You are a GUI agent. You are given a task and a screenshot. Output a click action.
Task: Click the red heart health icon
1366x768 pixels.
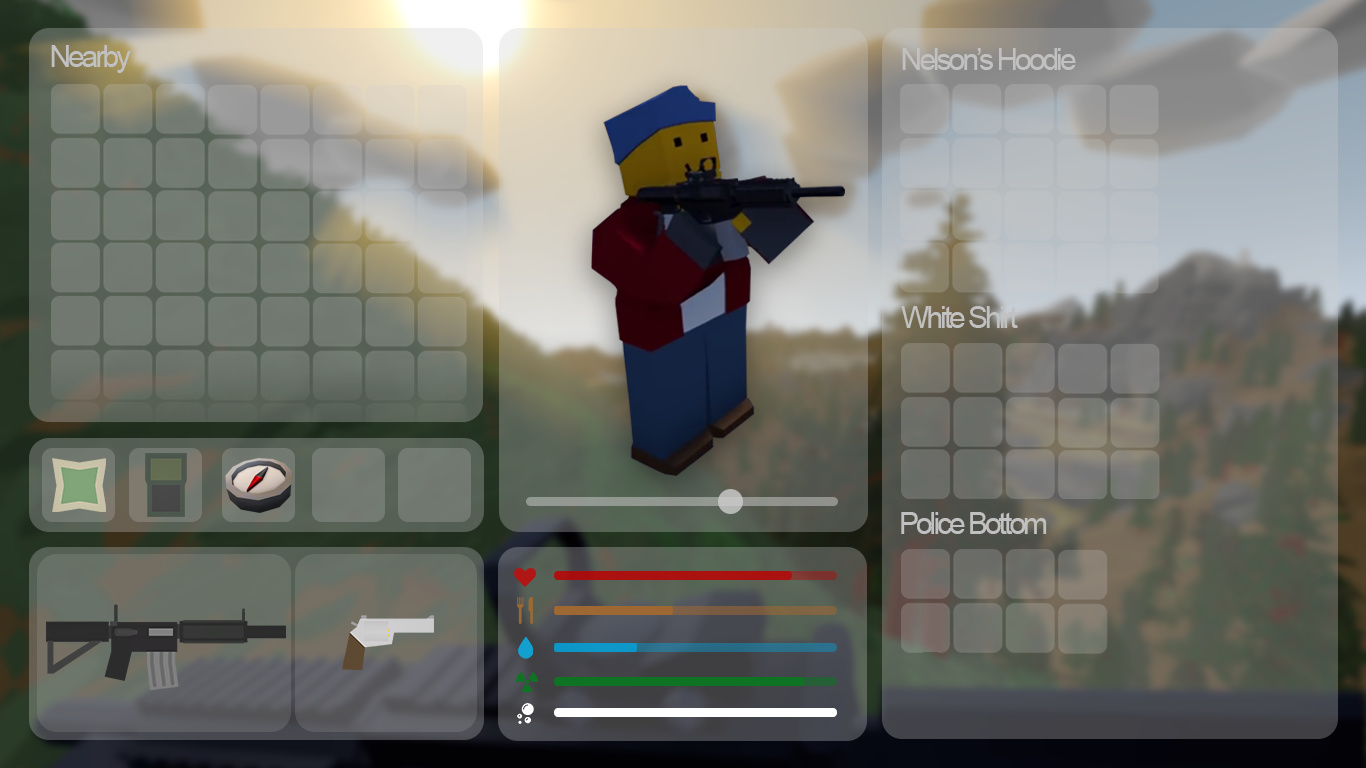point(526,575)
